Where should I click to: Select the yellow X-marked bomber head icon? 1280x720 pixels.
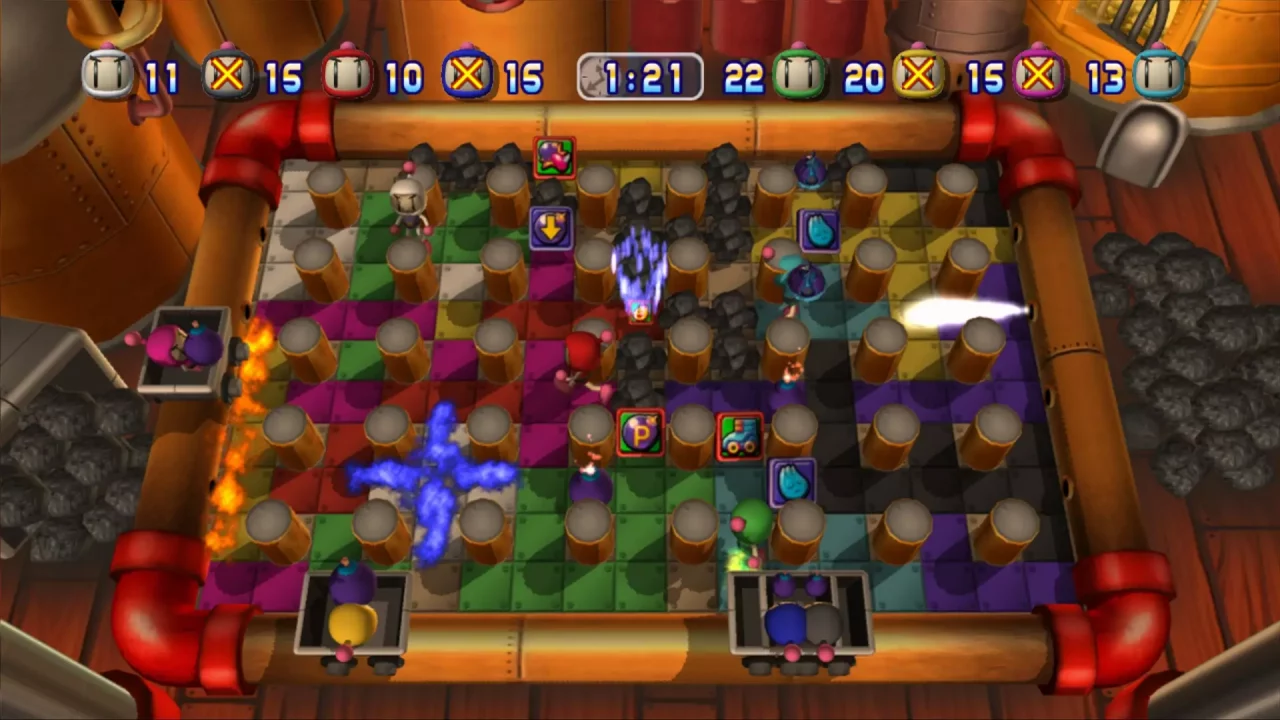[x=920, y=75]
